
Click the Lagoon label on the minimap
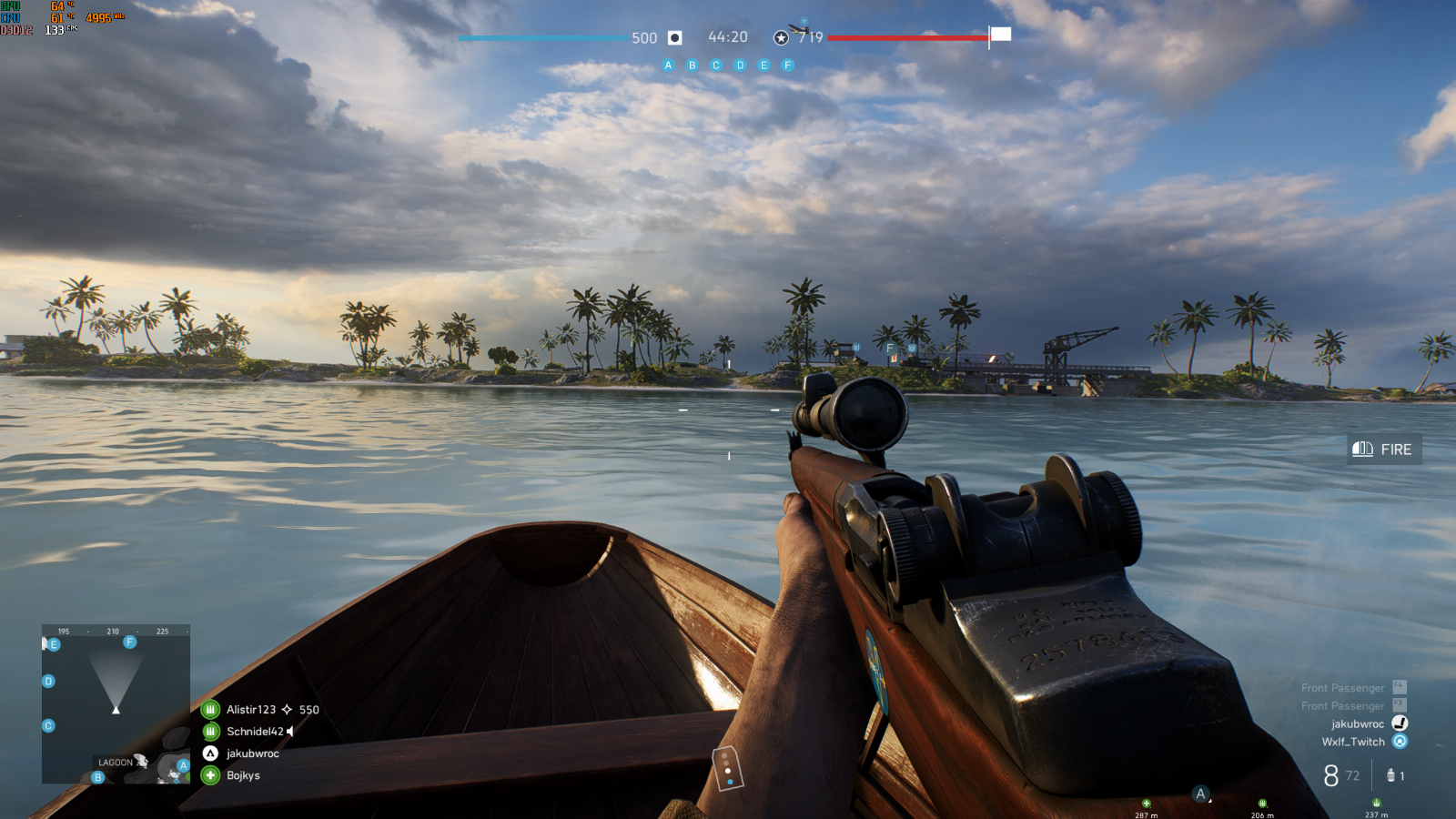(116, 763)
